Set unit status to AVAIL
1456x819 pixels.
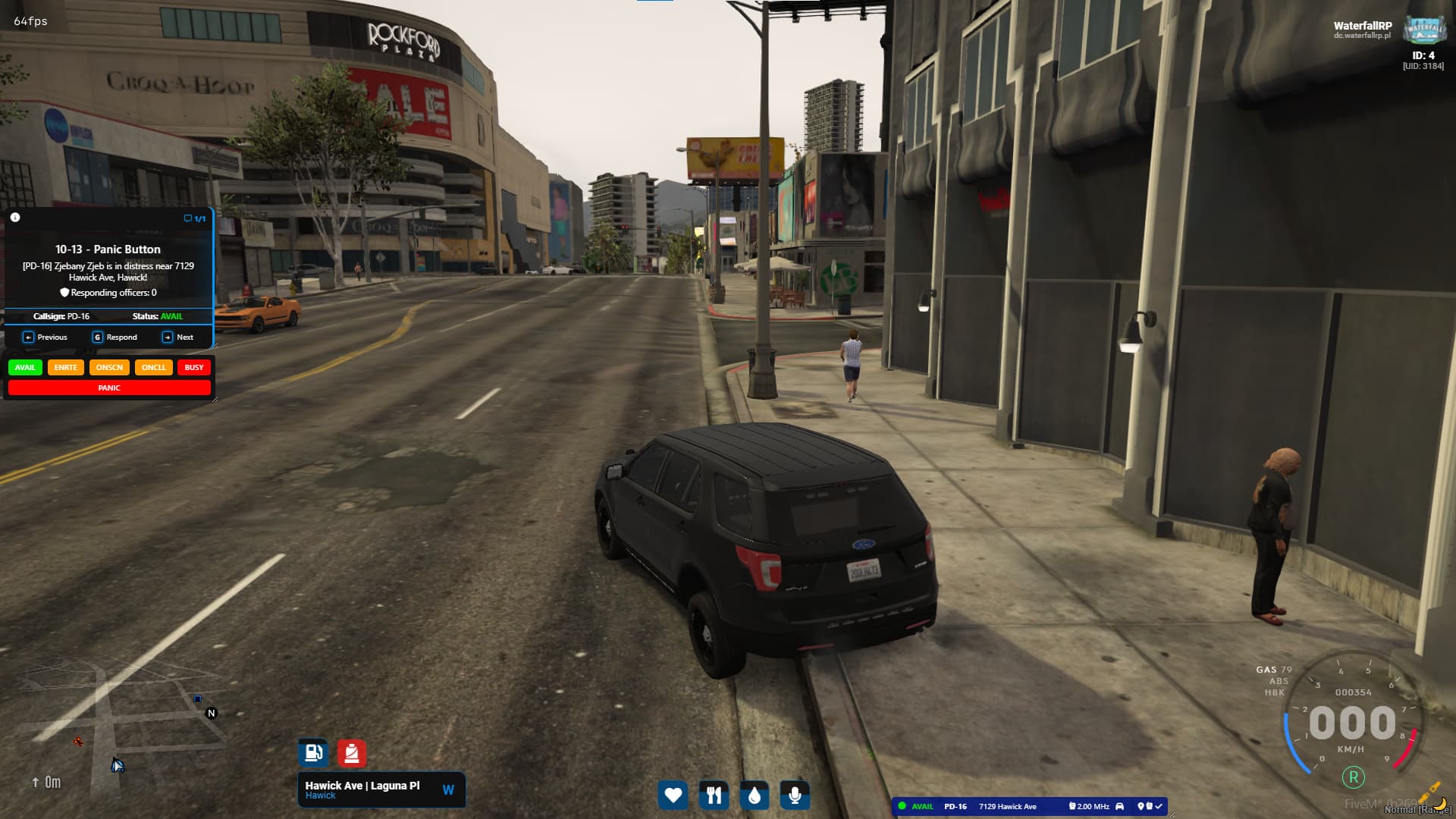point(25,368)
